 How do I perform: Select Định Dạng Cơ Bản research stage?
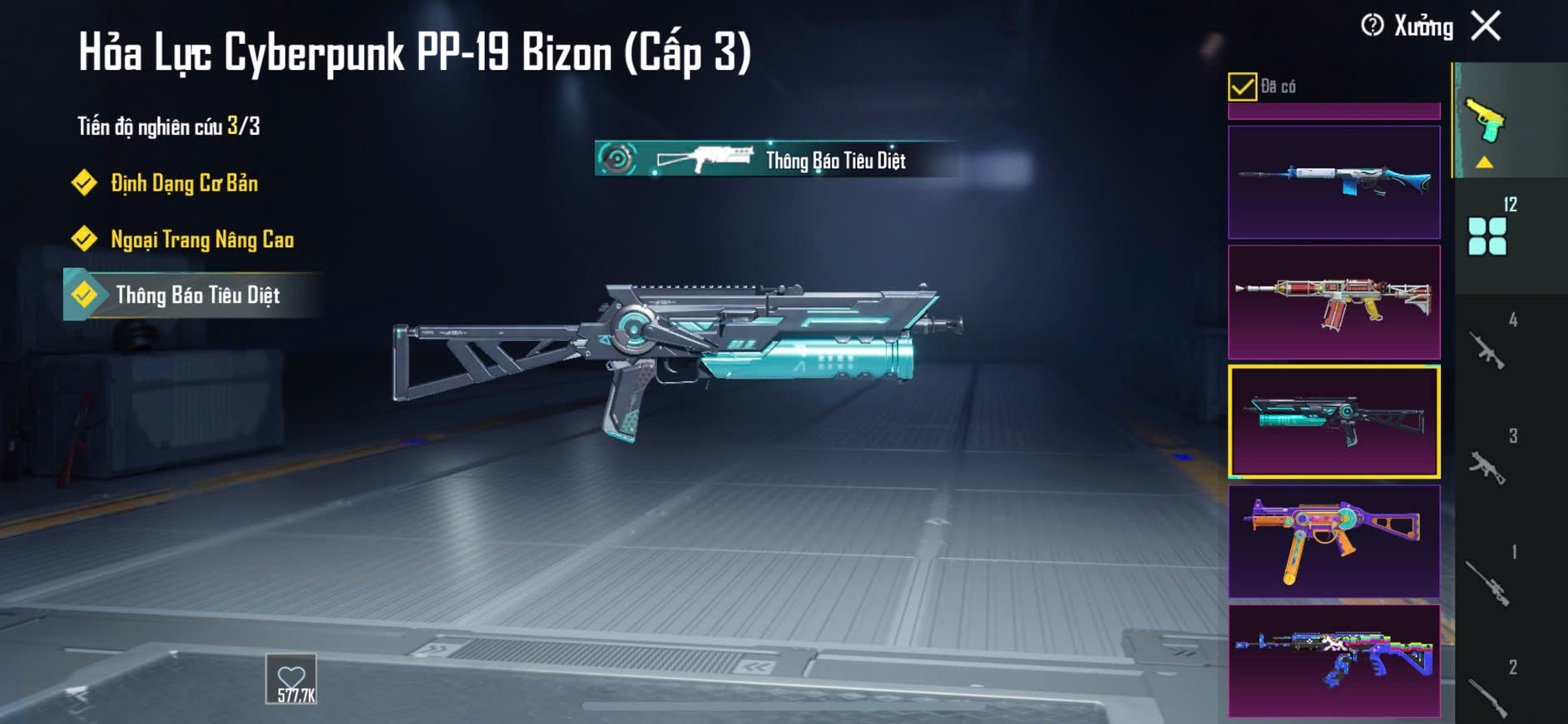pyautogui.click(x=184, y=183)
